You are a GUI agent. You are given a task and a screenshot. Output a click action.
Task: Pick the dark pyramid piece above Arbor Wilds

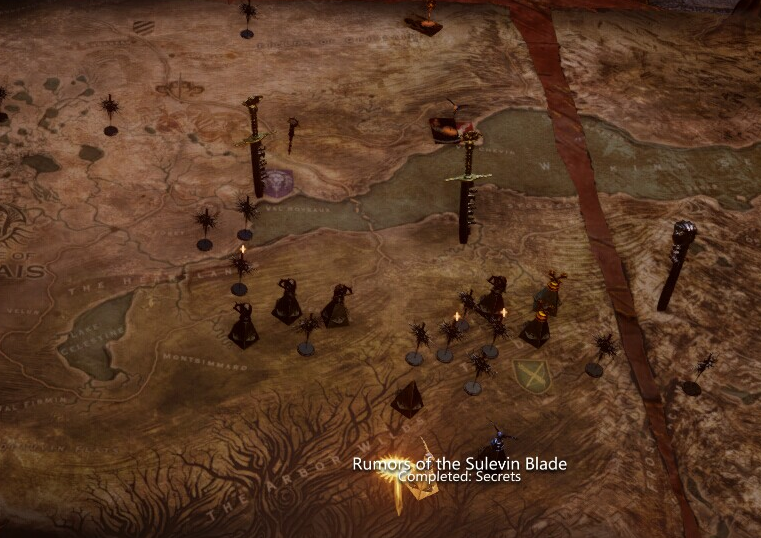tap(407, 399)
